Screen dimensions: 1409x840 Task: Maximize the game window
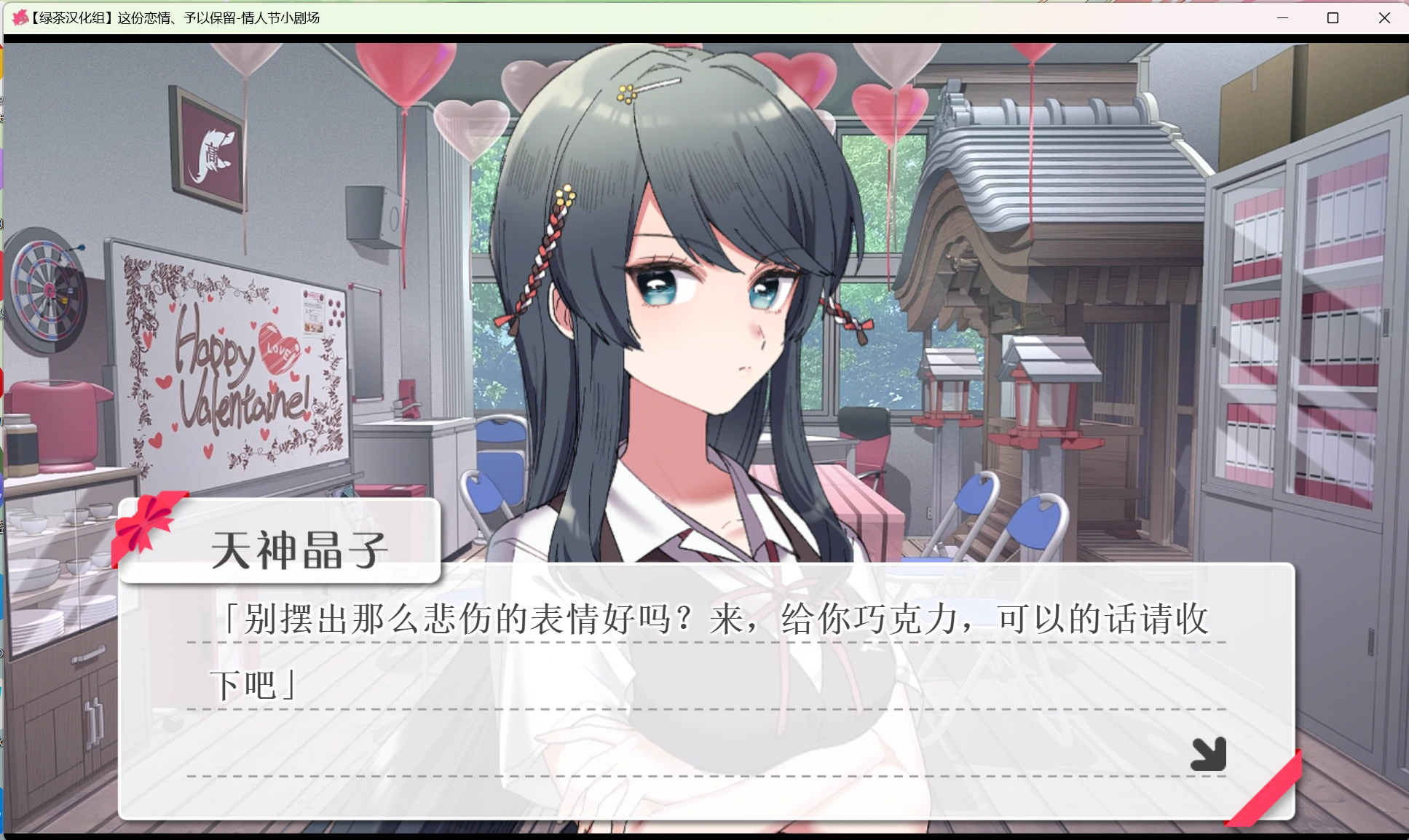pyautogui.click(x=1334, y=17)
